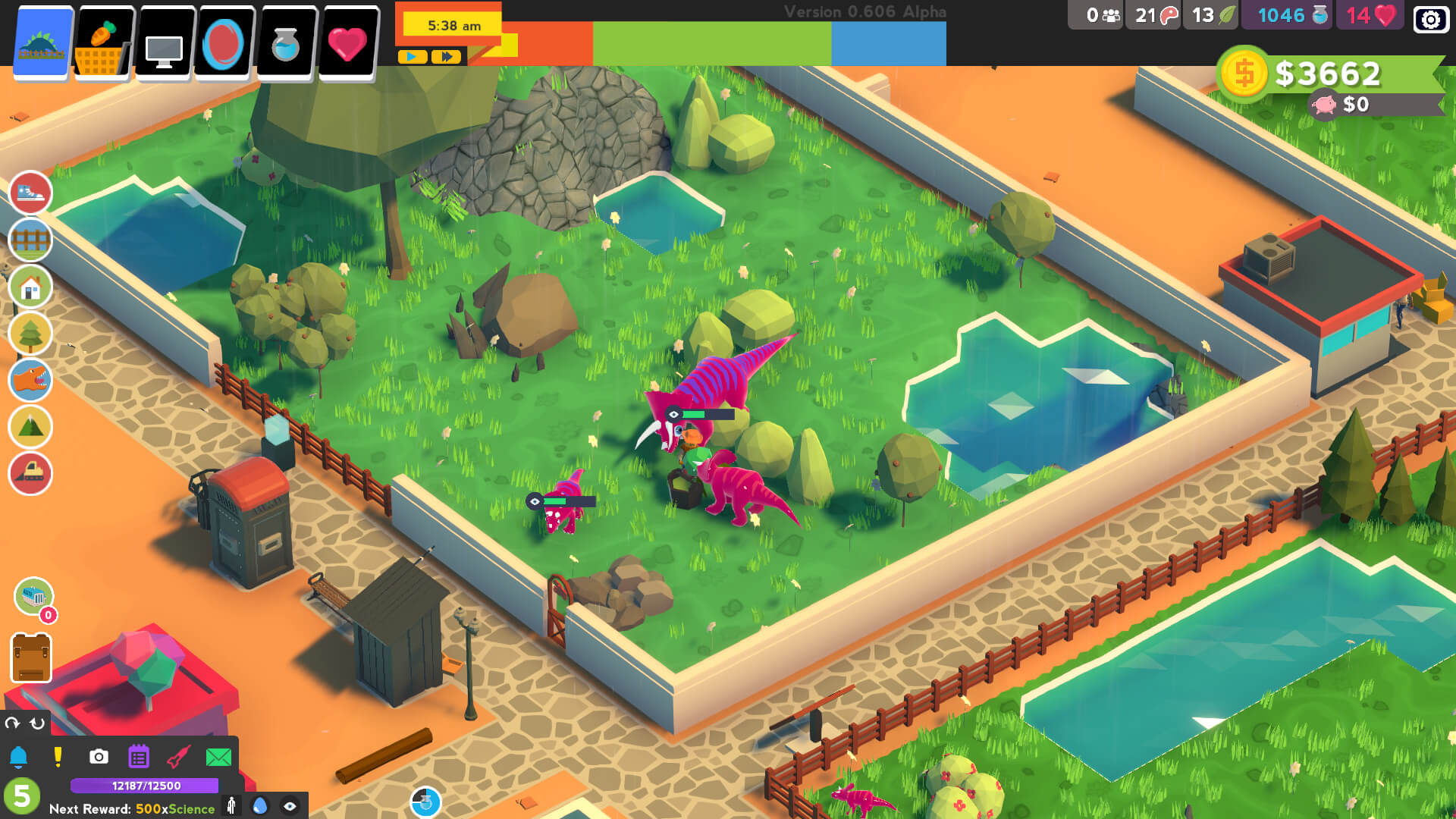1456x819 pixels.
Task: Open the brown backpack inventory
Action: coord(31,657)
